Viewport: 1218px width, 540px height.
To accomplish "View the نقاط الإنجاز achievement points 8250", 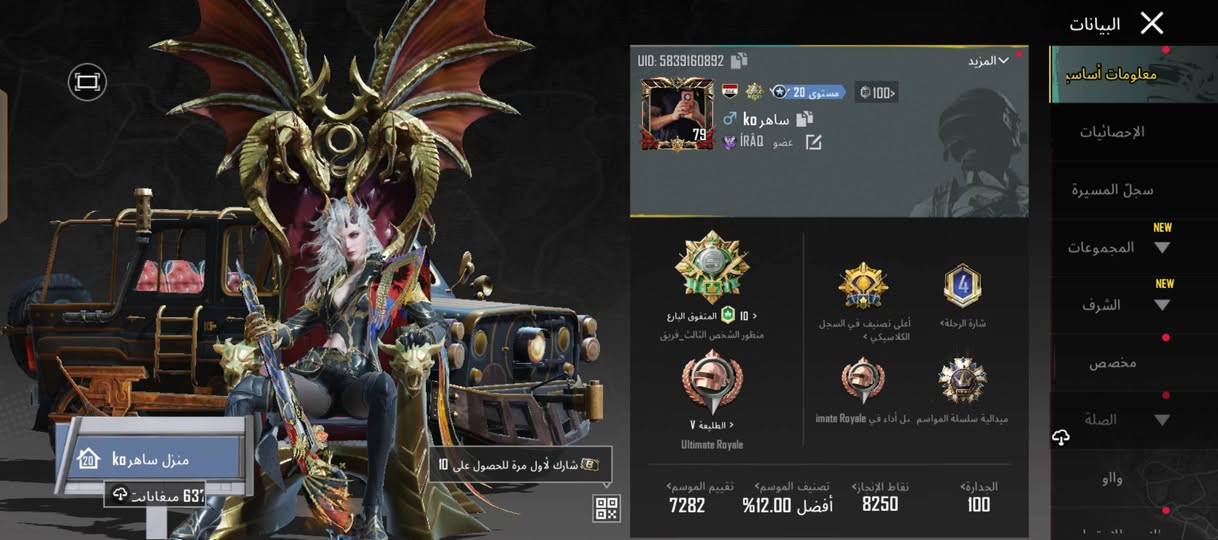I will (880, 497).
